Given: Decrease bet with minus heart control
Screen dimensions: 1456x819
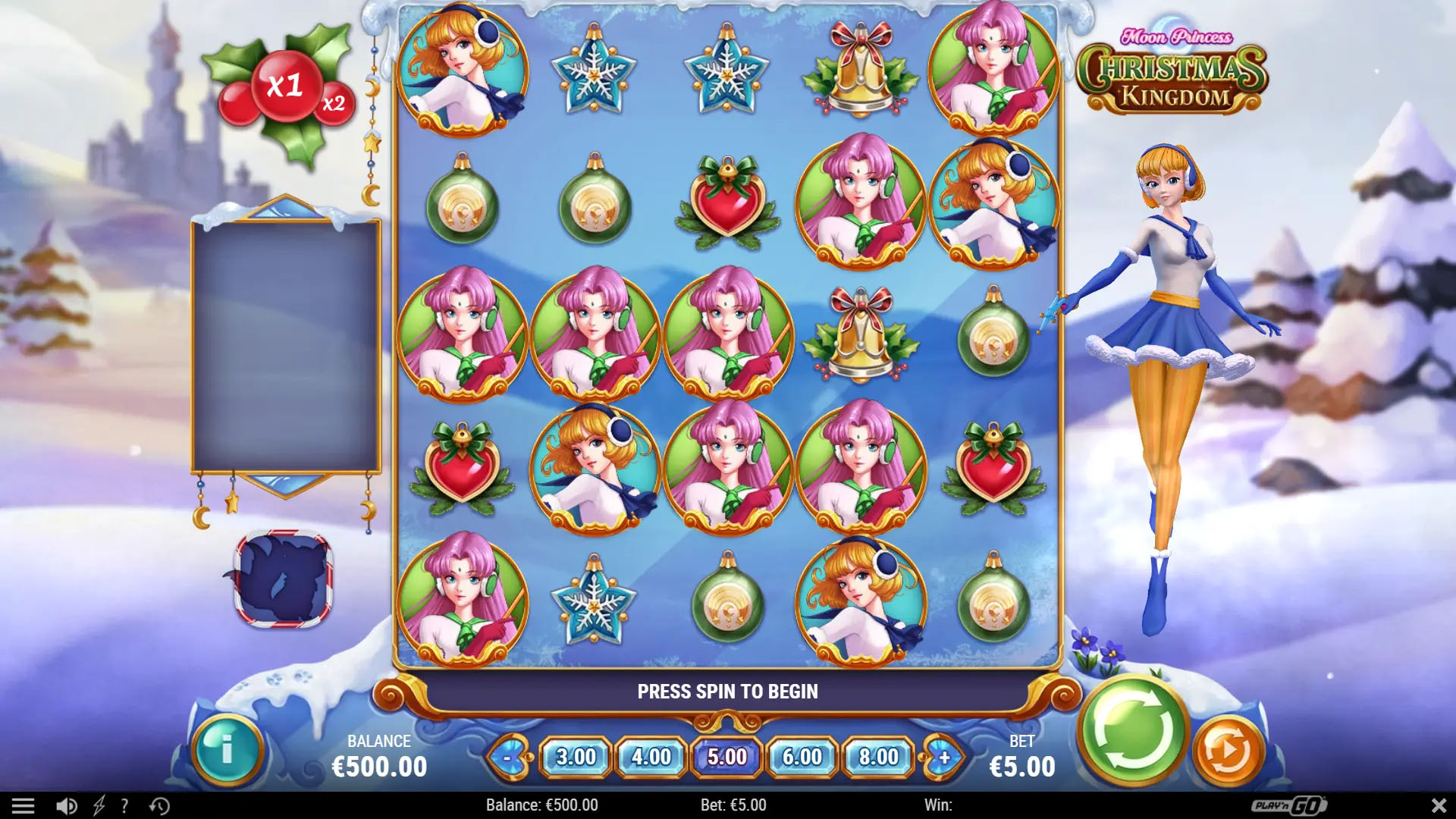Looking at the screenshot, I should (510, 757).
